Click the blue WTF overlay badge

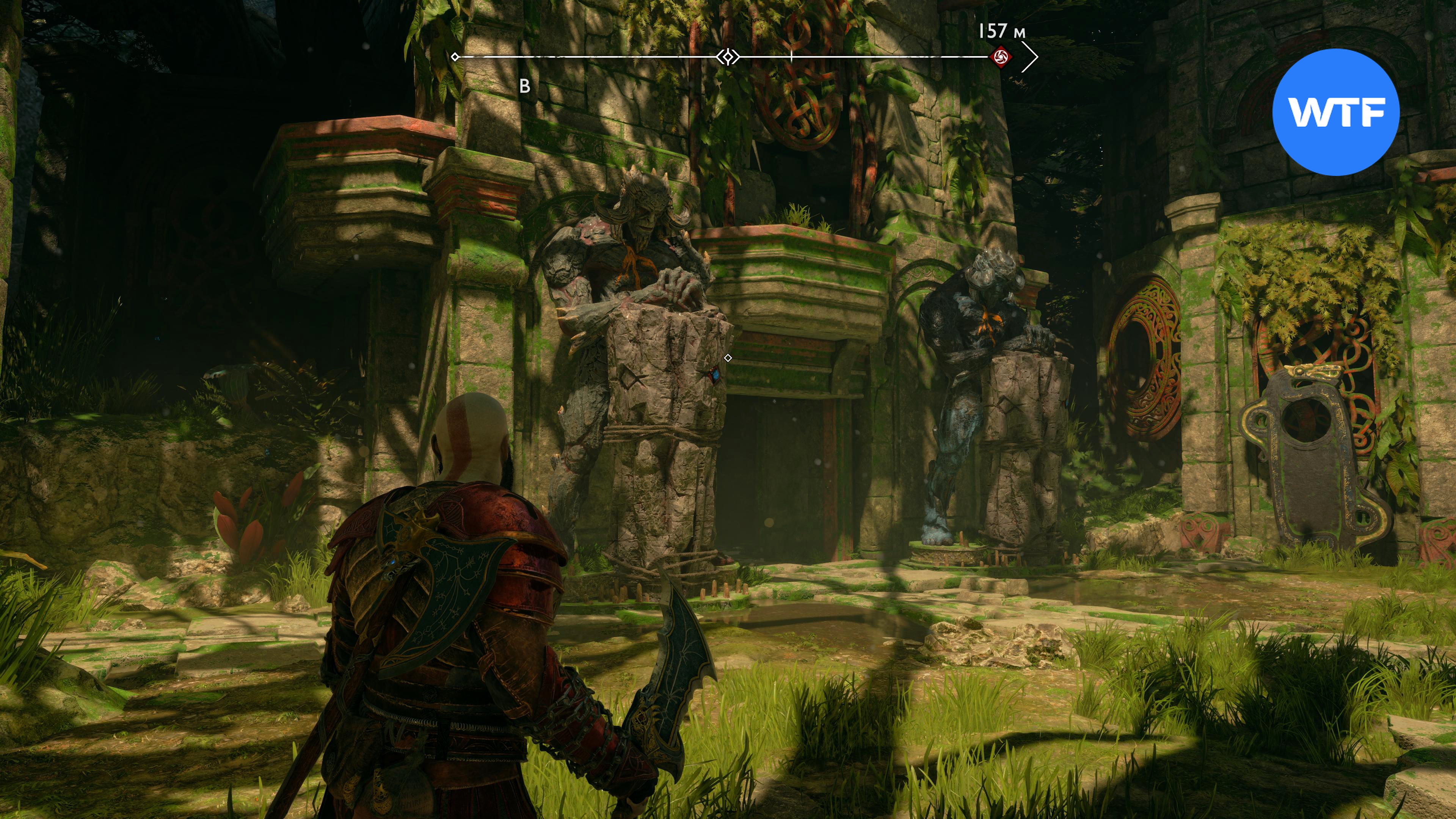click(x=1335, y=112)
